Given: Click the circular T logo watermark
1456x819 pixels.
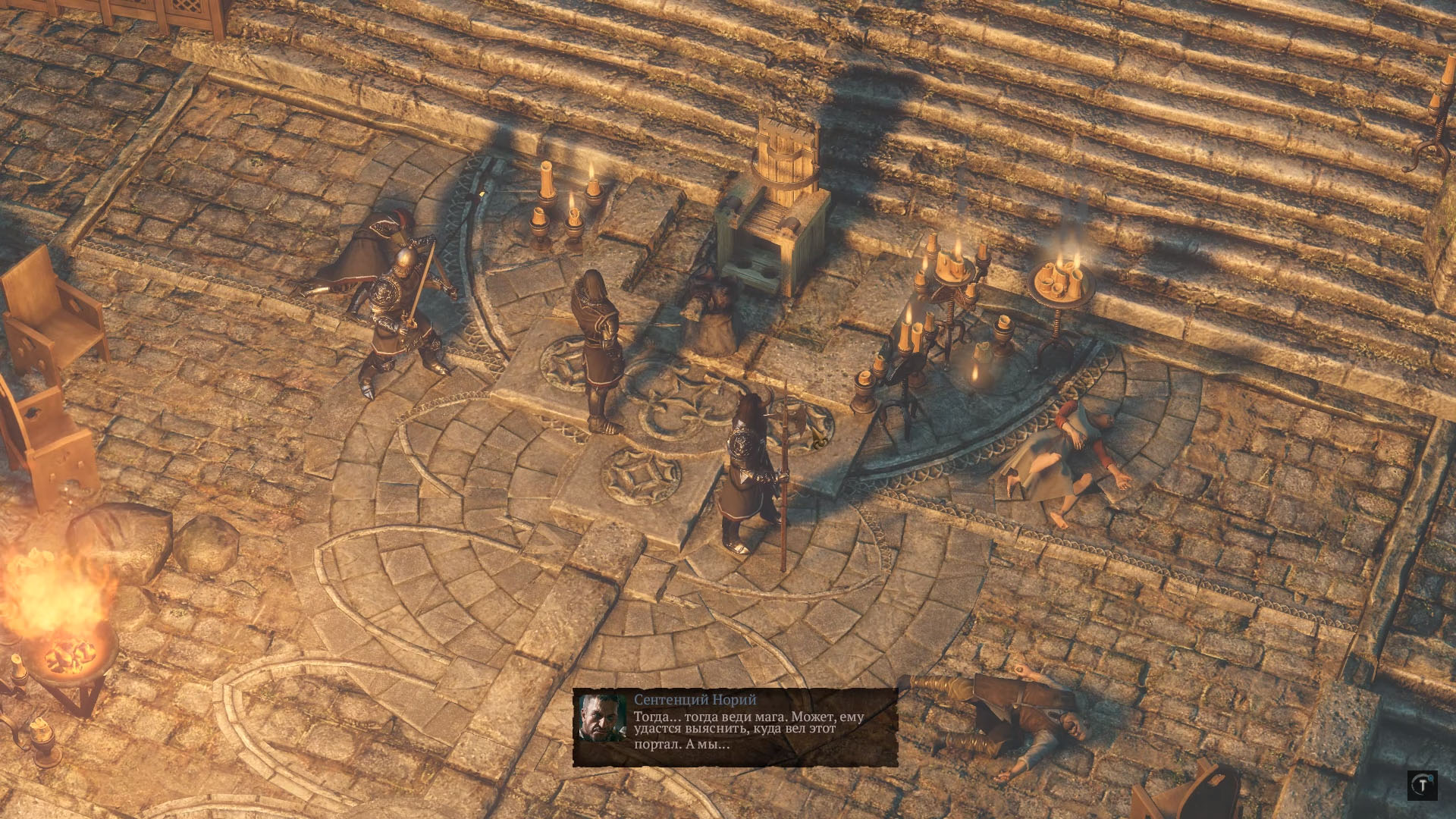Looking at the screenshot, I should (x=1422, y=786).
